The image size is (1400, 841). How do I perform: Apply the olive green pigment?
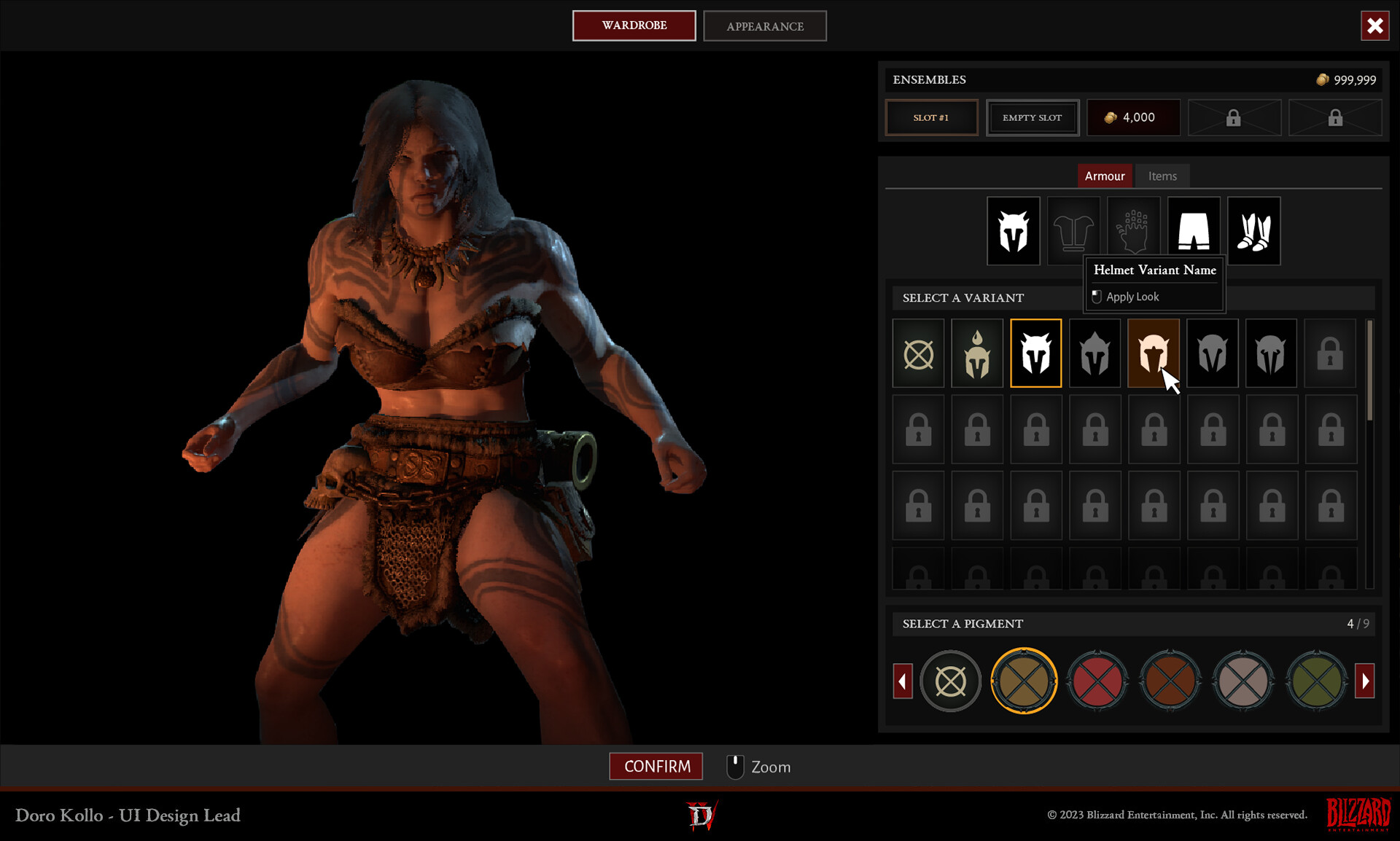1316,681
